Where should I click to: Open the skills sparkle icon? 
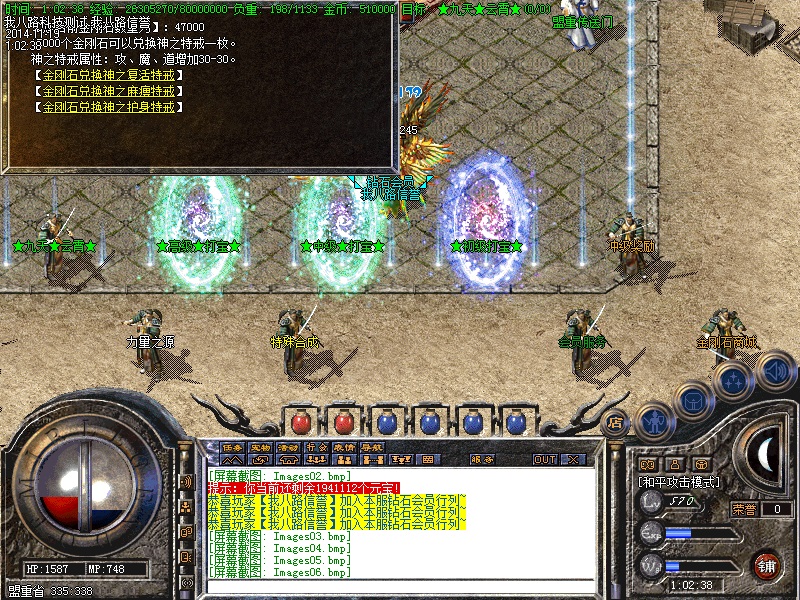pyautogui.click(x=733, y=380)
